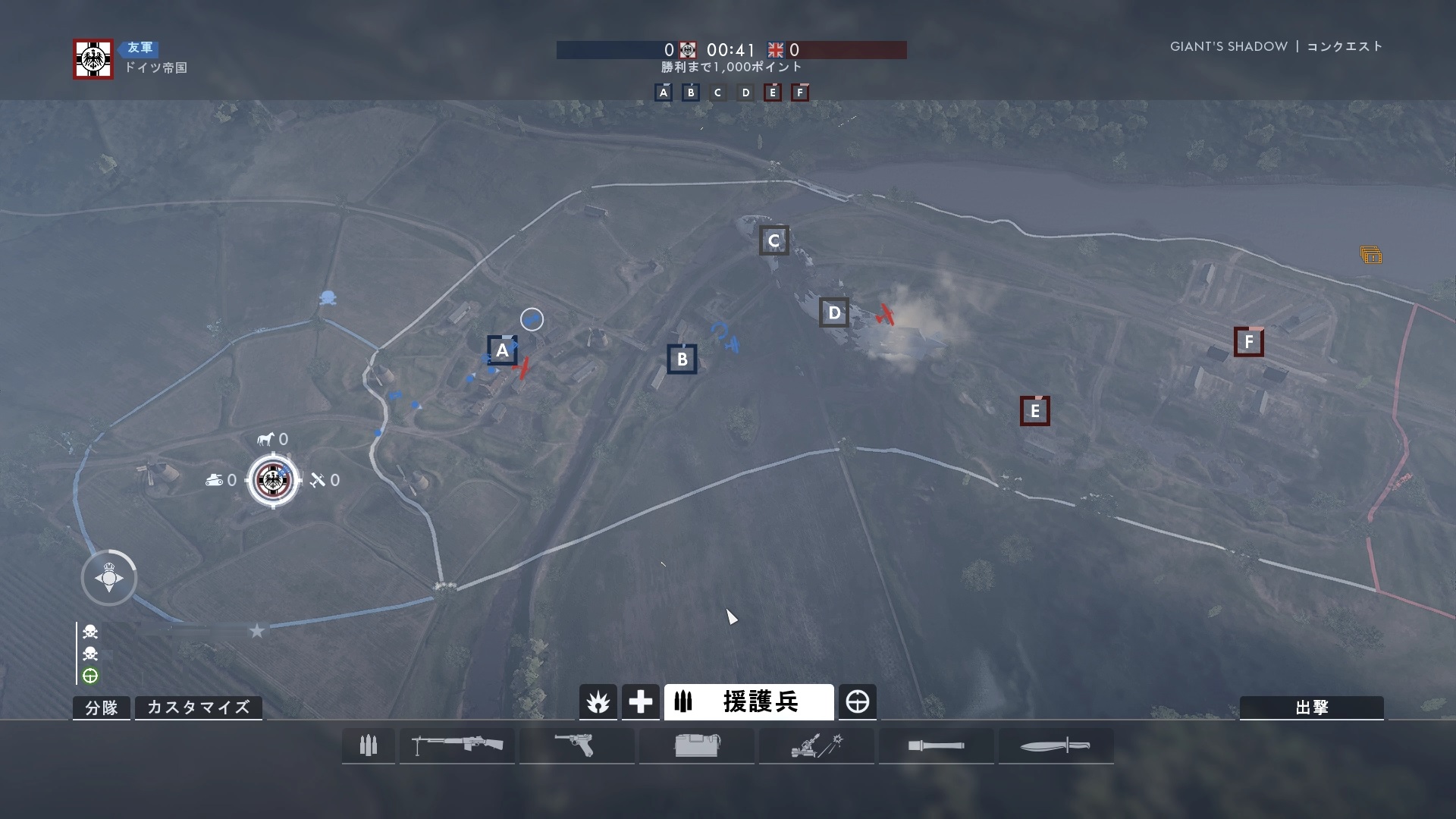Select the mortar gadget slot

(x=816, y=745)
